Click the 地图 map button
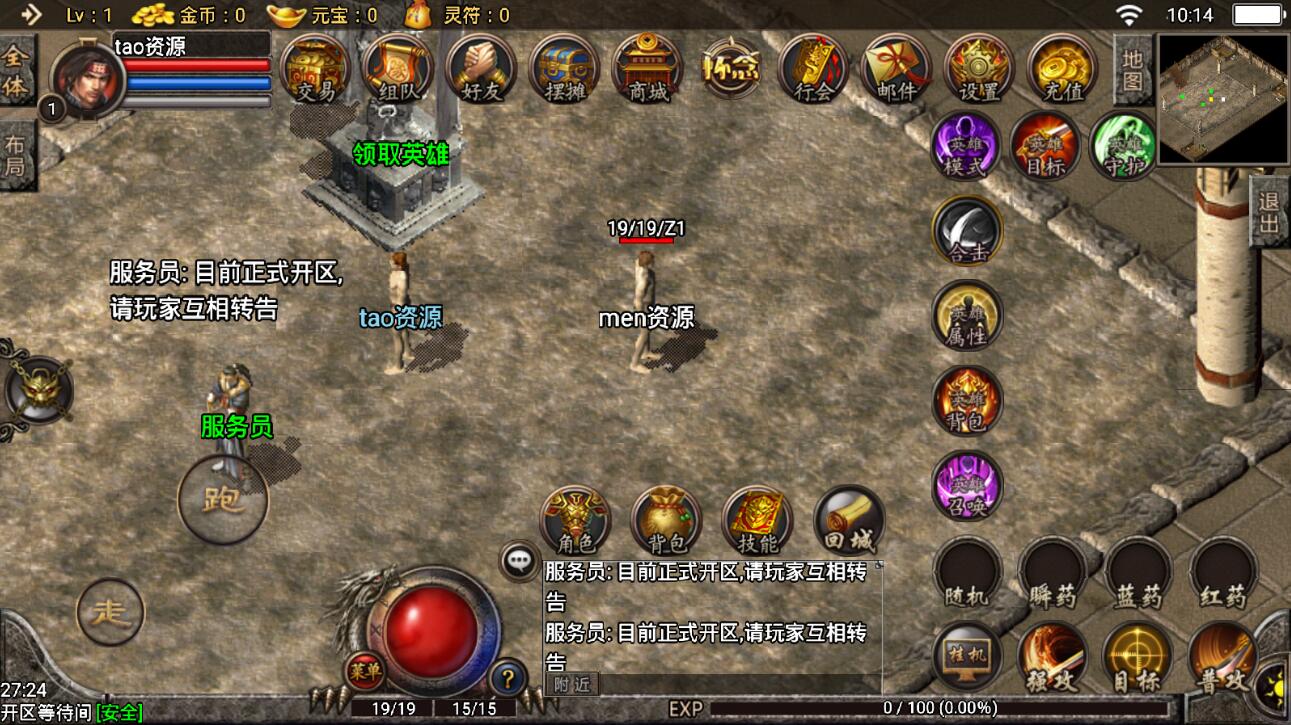 [x=1132, y=70]
